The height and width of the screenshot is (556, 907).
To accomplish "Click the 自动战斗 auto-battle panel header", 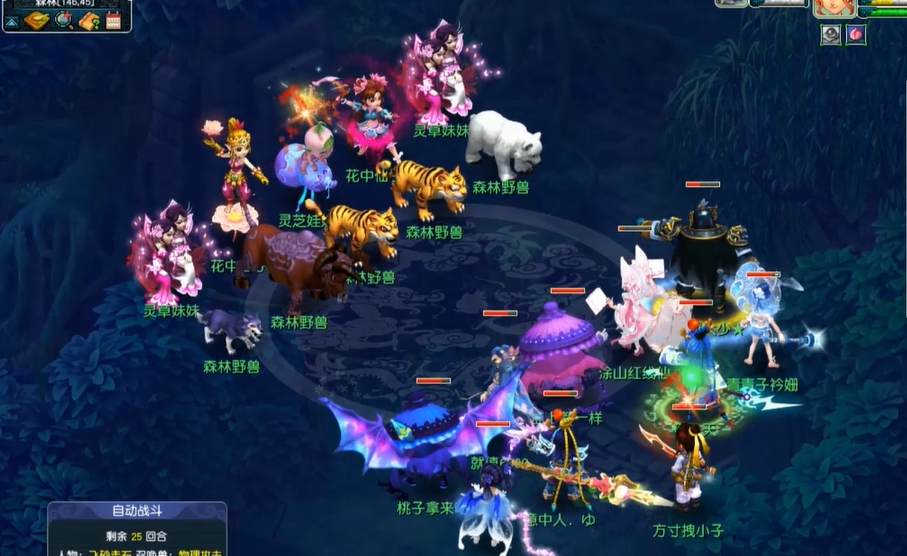I will (137, 511).
